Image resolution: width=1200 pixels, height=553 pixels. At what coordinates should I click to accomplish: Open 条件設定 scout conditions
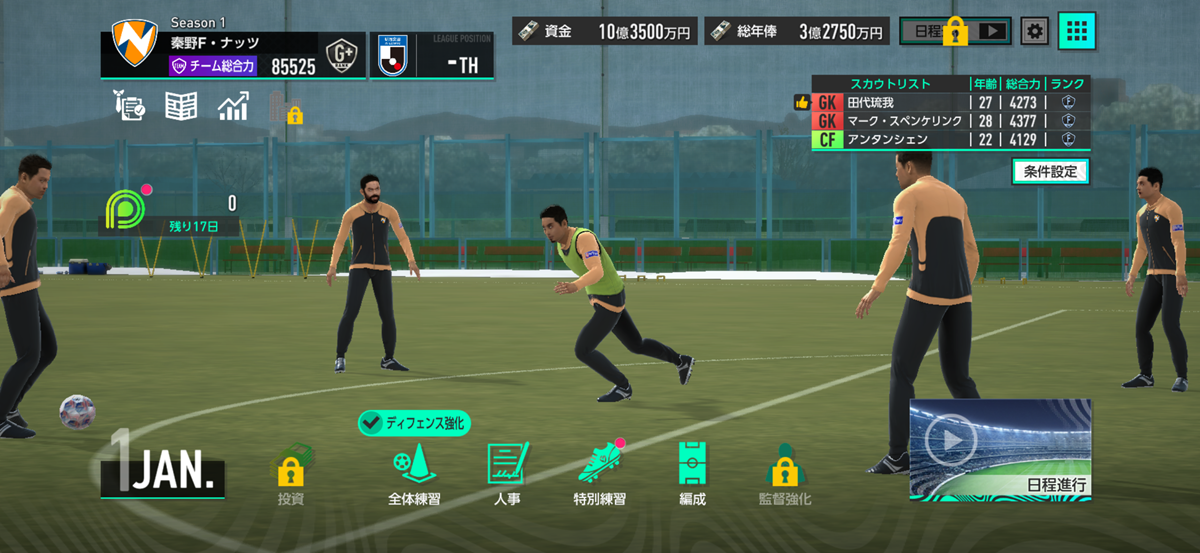click(x=1050, y=171)
